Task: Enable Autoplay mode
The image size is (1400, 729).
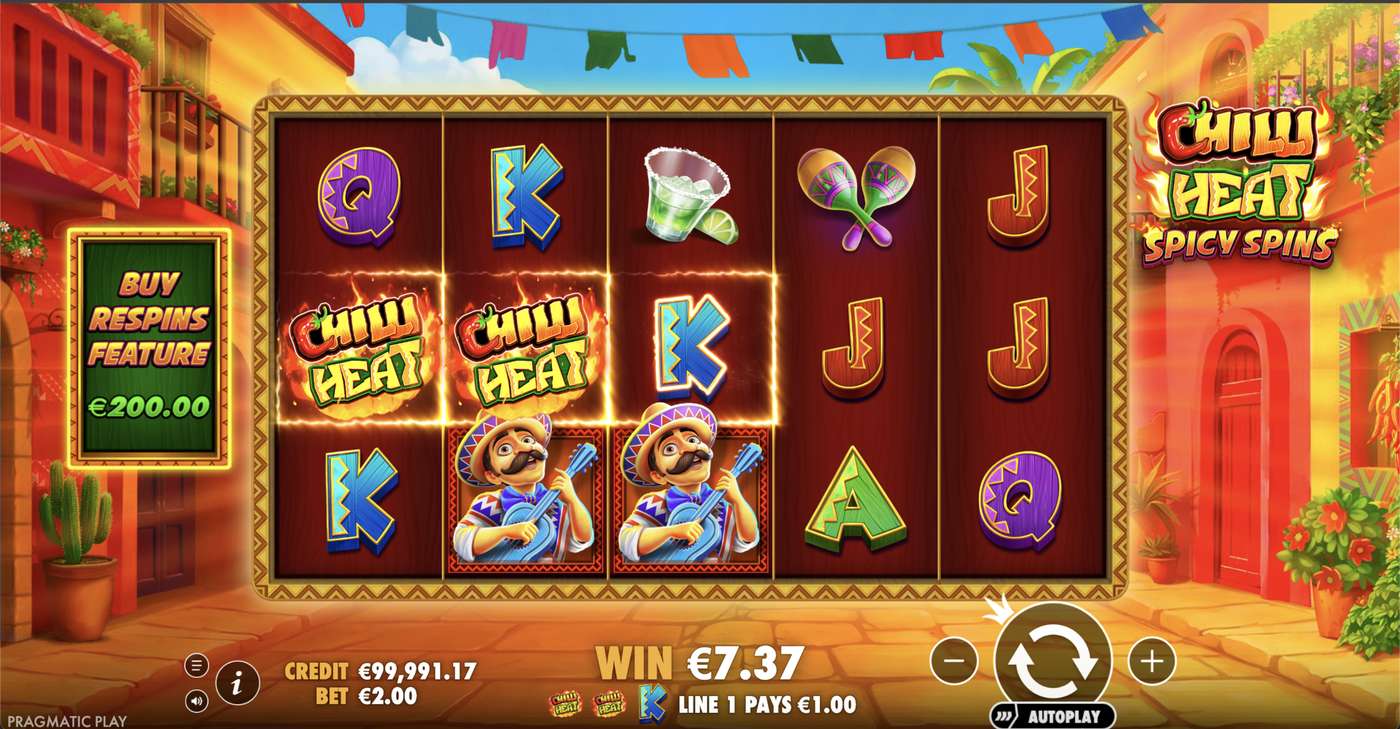Action: [x=1062, y=717]
